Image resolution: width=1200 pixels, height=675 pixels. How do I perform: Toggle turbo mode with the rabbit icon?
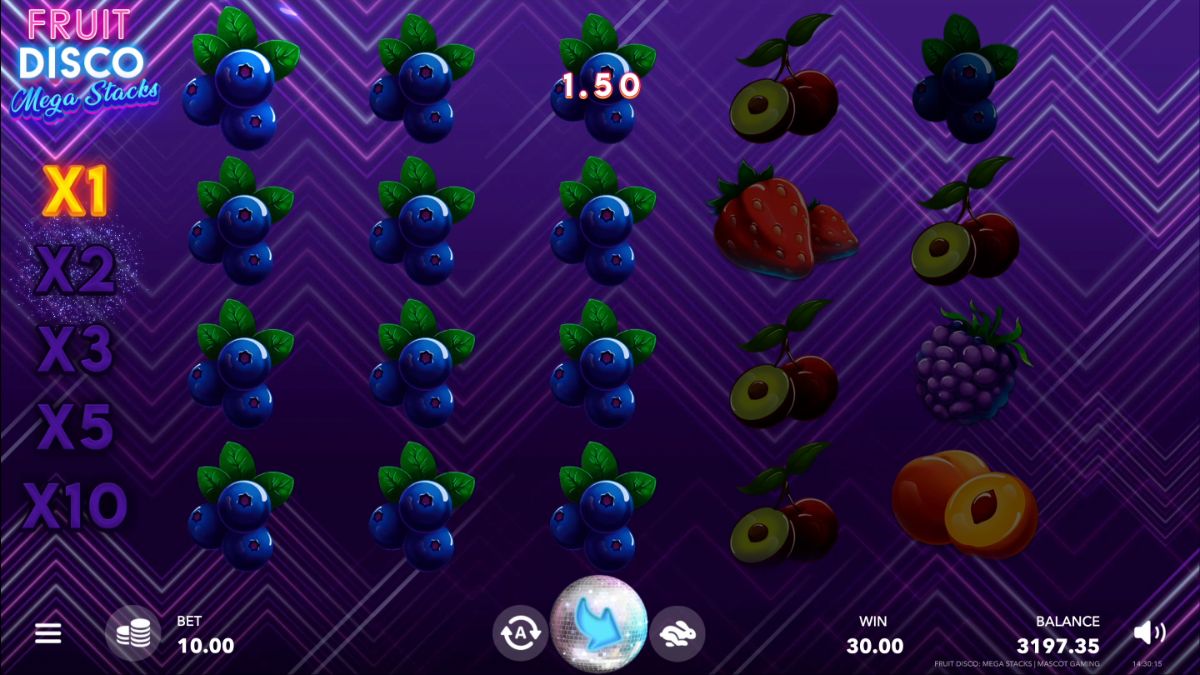coord(678,633)
